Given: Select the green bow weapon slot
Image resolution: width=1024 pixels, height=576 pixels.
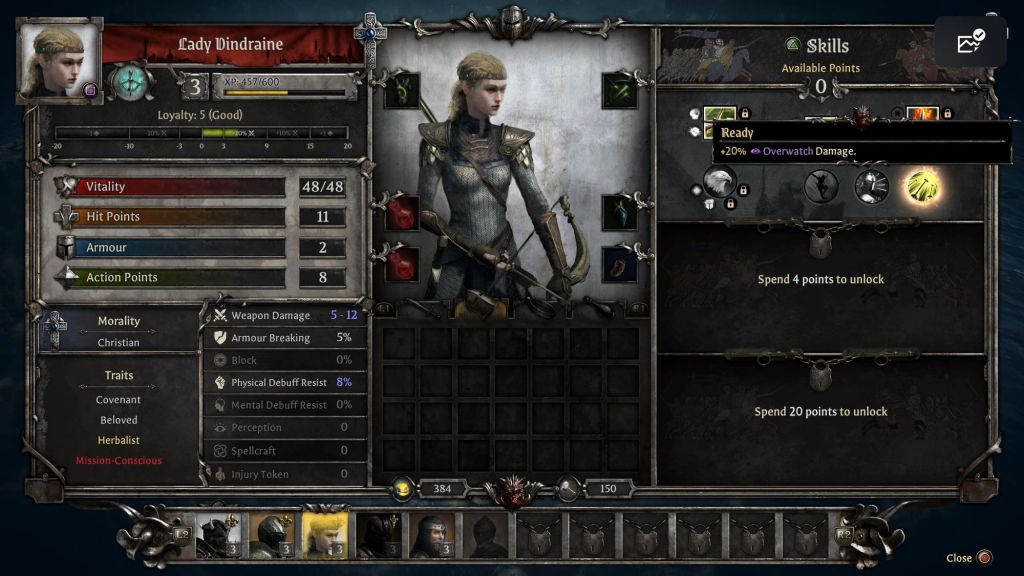Looking at the screenshot, I should point(403,91).
